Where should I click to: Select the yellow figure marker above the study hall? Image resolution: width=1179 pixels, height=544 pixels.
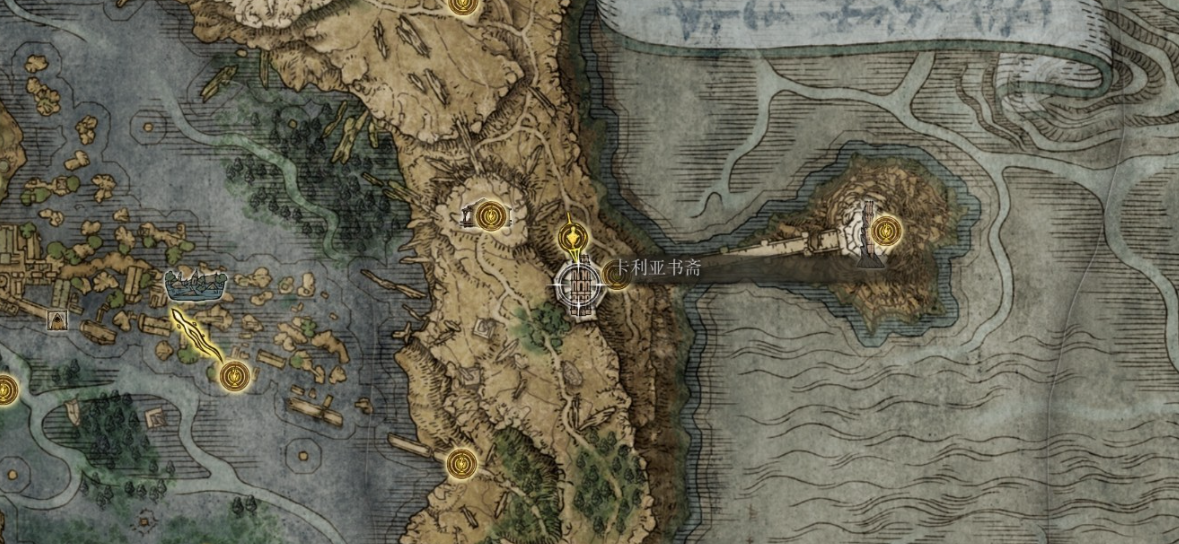coord(571,238)
